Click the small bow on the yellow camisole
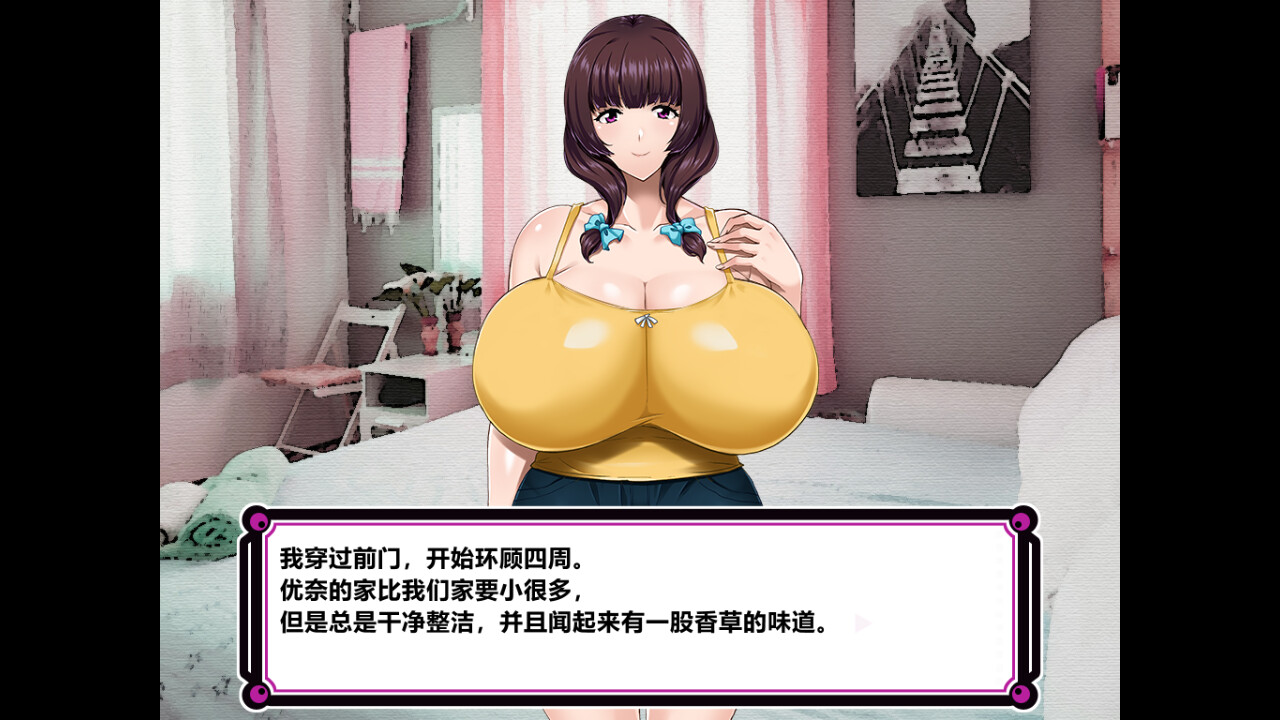This screenshot has height=720, width=1280. (x=645, y=323)
